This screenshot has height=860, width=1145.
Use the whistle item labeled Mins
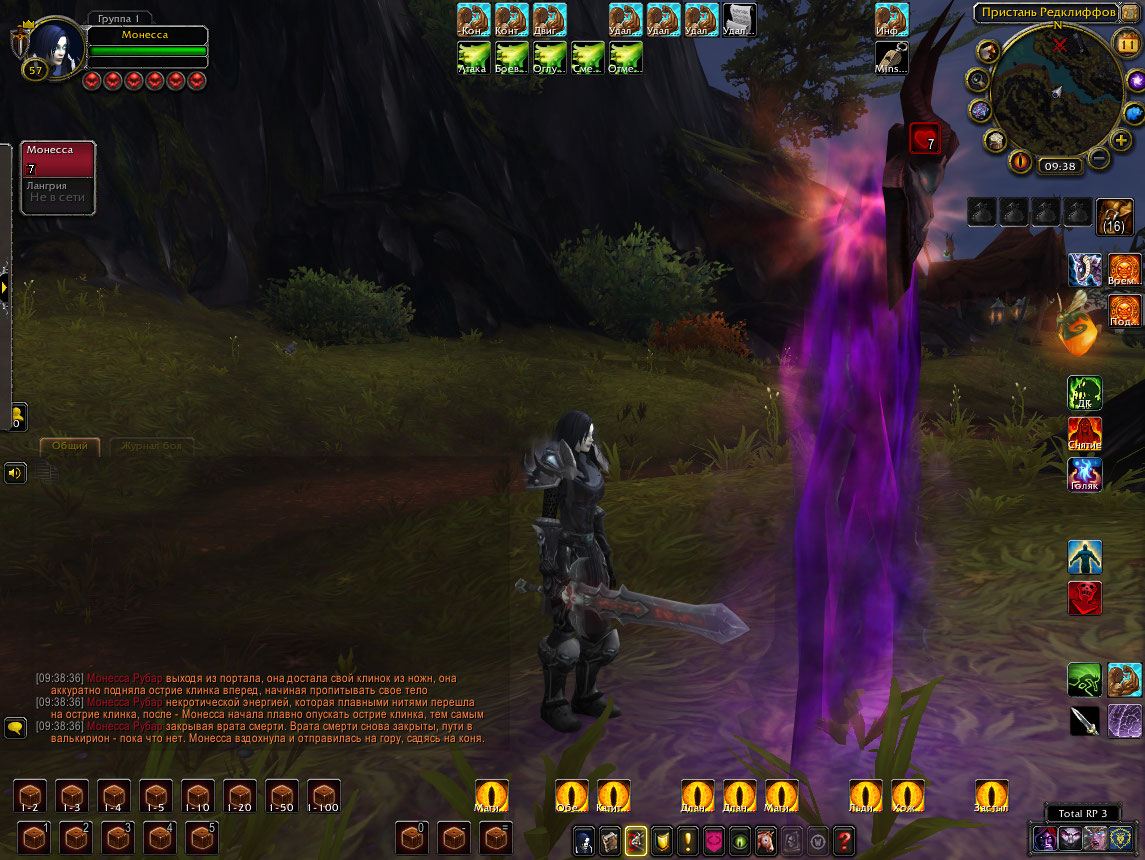[x=891, y=58]
